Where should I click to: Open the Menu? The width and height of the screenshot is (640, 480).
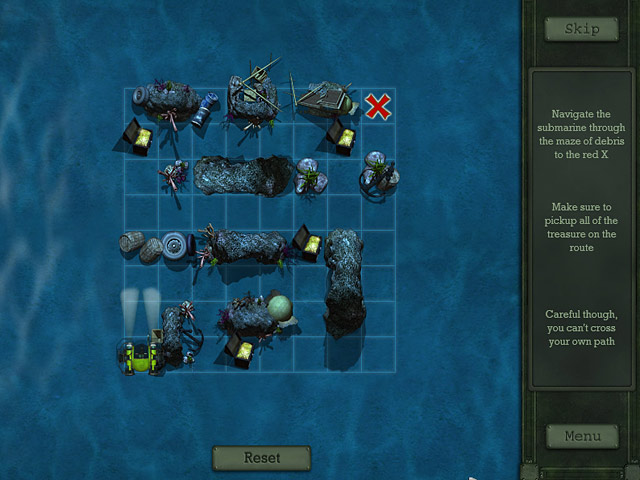(581, 436)
